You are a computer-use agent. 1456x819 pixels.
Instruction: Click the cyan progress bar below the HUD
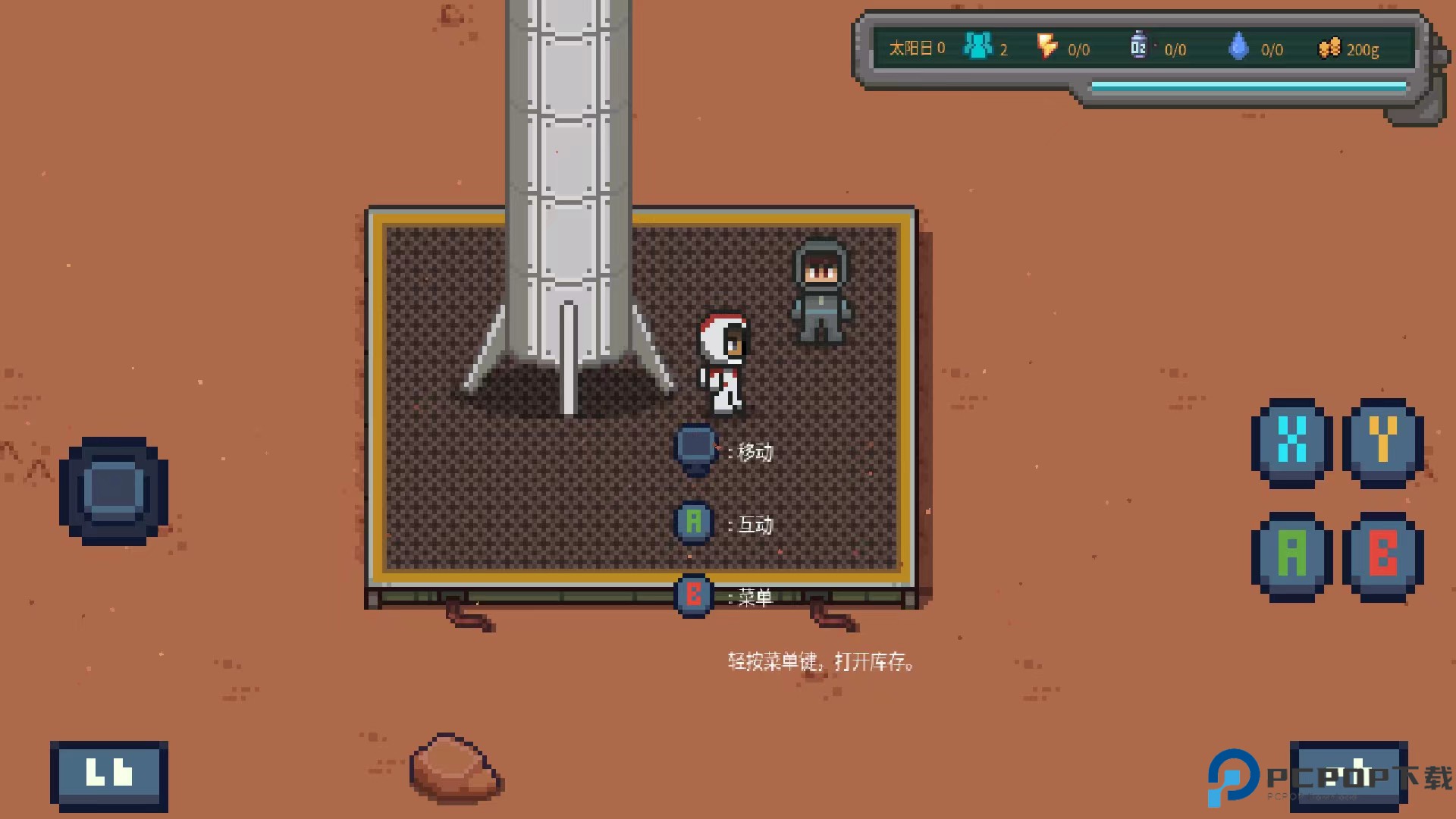tap(1247, 86)
